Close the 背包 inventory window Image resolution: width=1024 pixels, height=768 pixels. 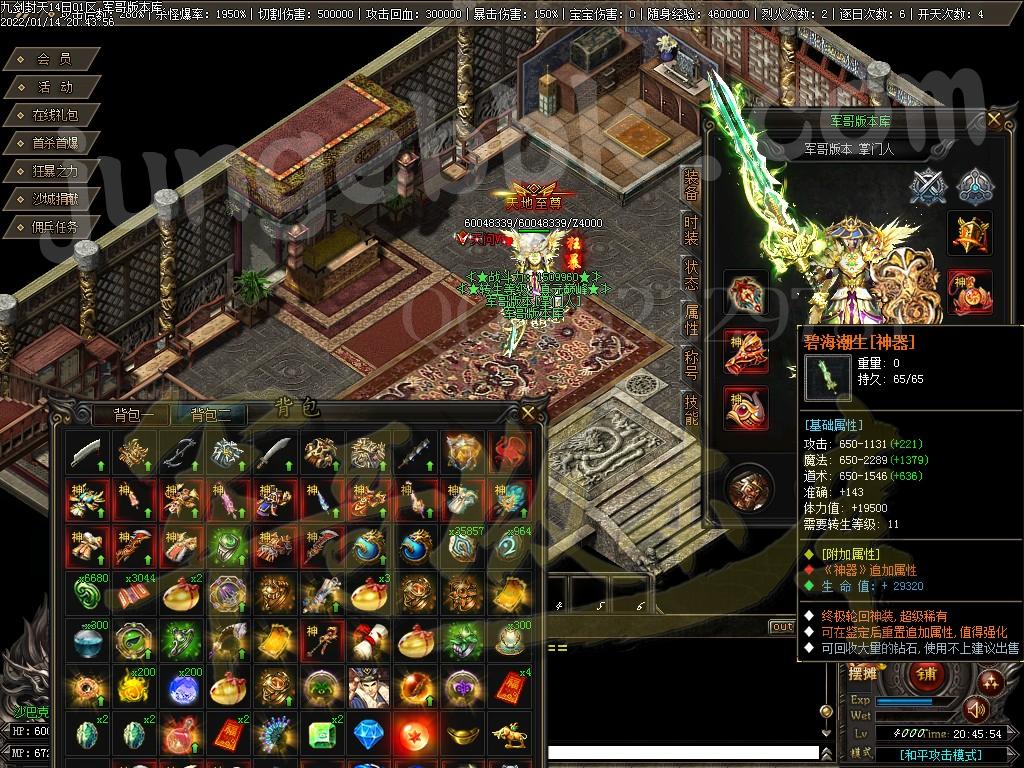(528, 412)
